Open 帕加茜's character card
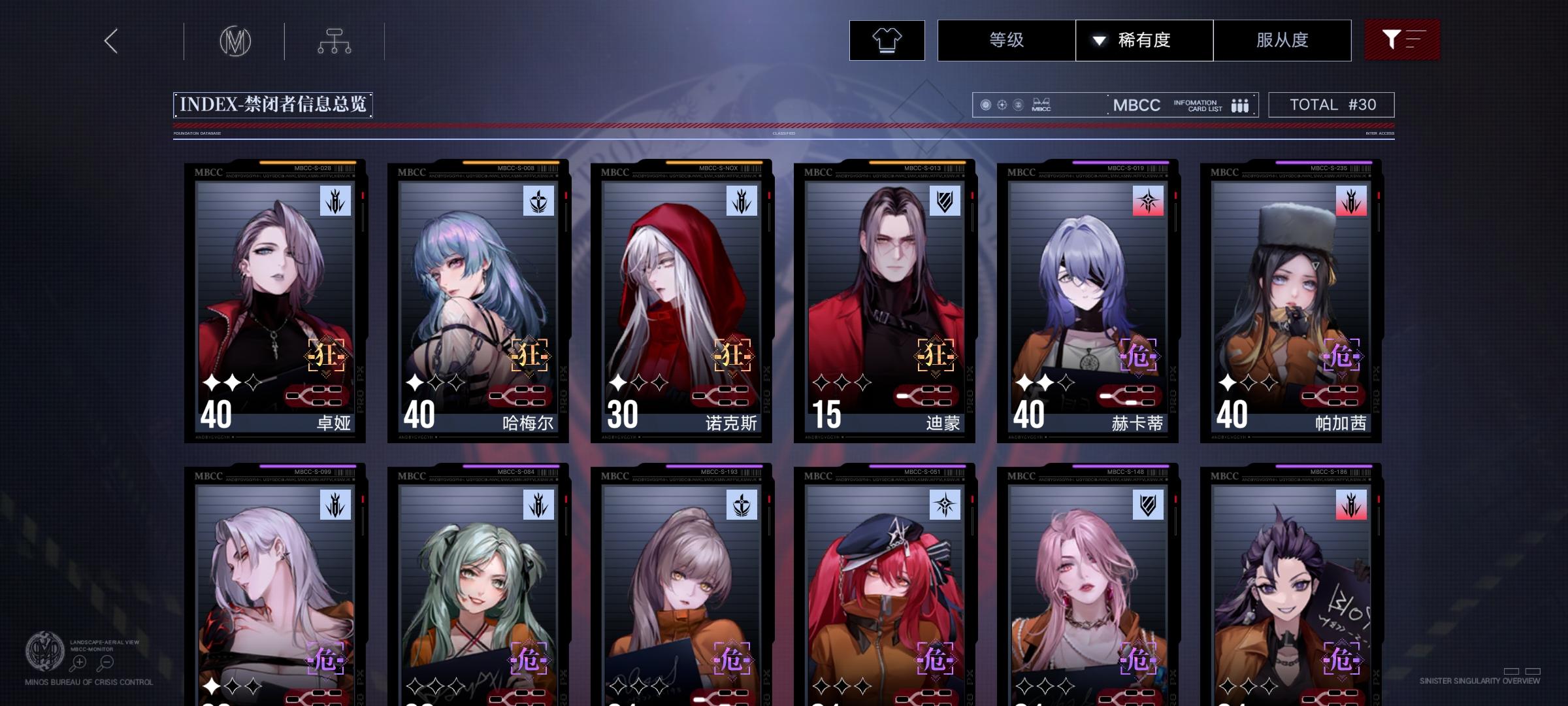The height and width of the screenshot is (706, 1568). point(1289,301)
